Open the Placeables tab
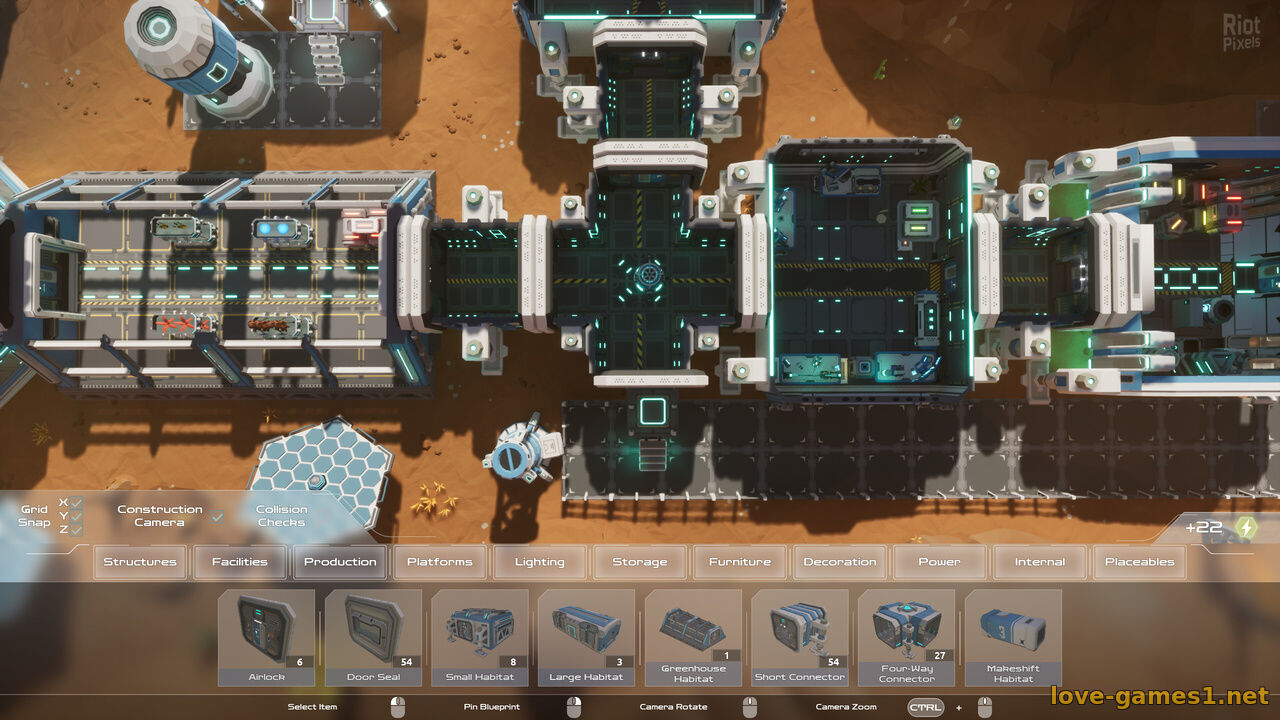Screen dimensions: 1280x720 tap(1140, 562)
